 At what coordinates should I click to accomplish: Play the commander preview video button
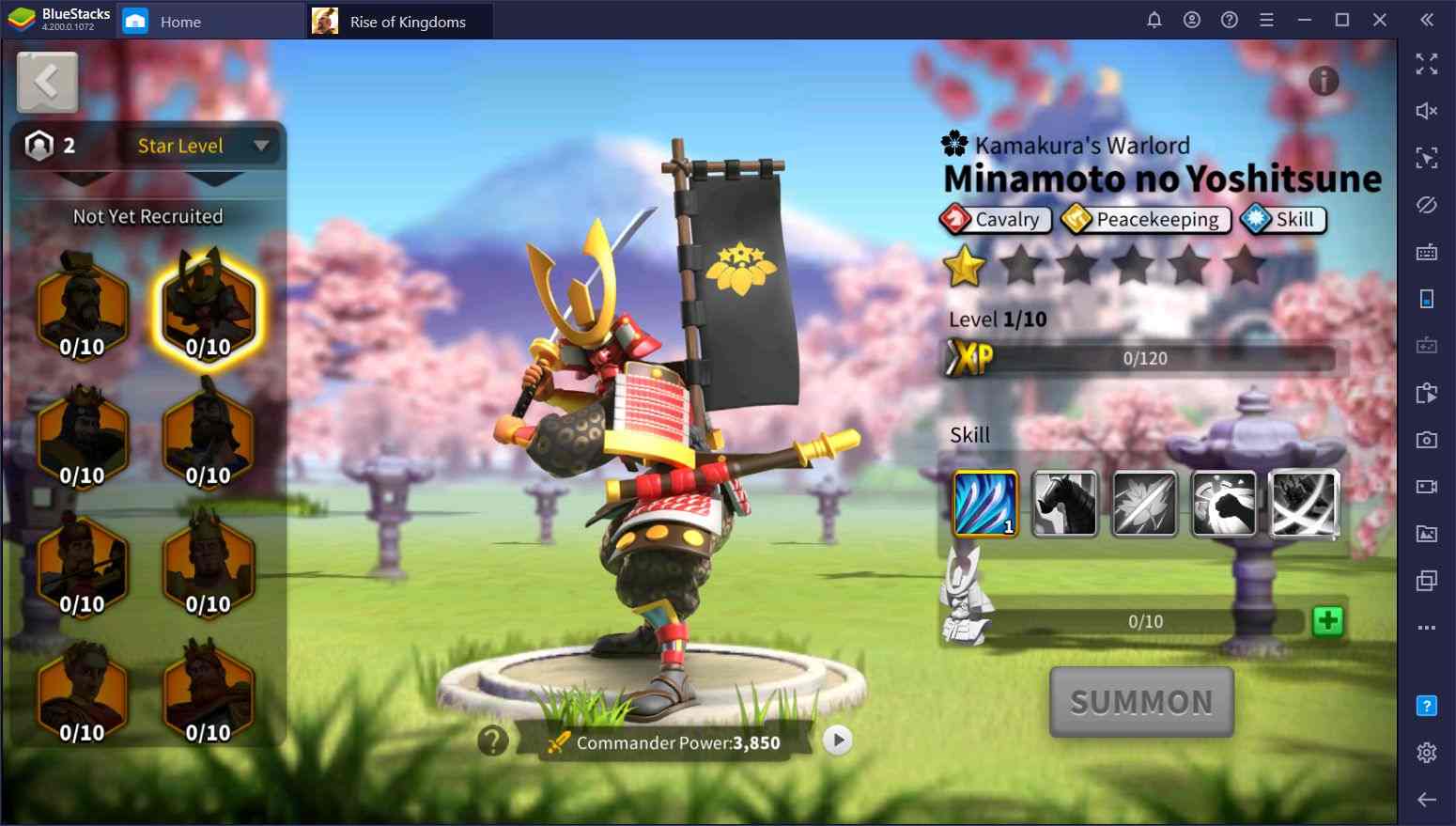coord(838,740)
